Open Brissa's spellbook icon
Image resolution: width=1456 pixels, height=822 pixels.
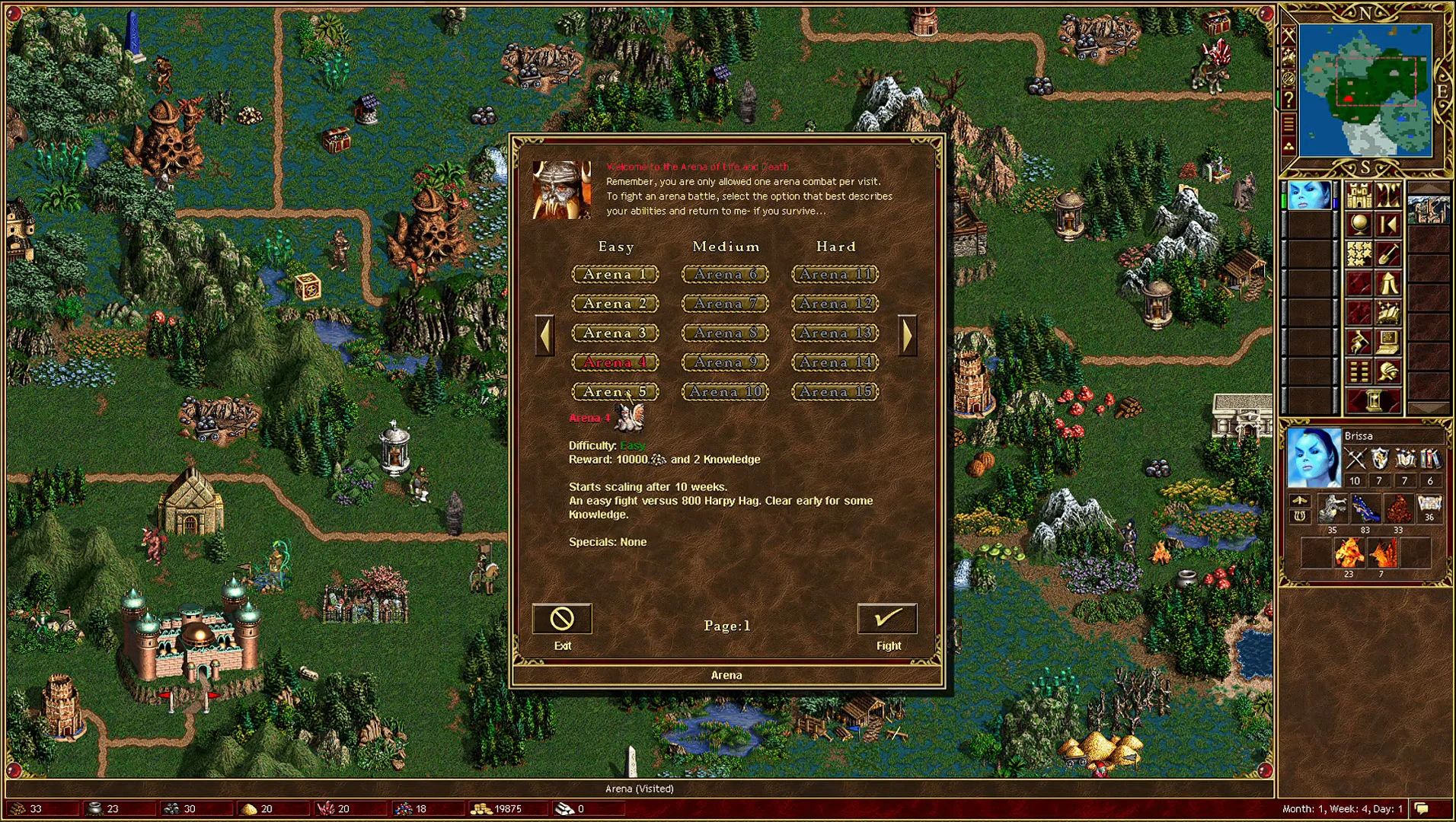1388,313
